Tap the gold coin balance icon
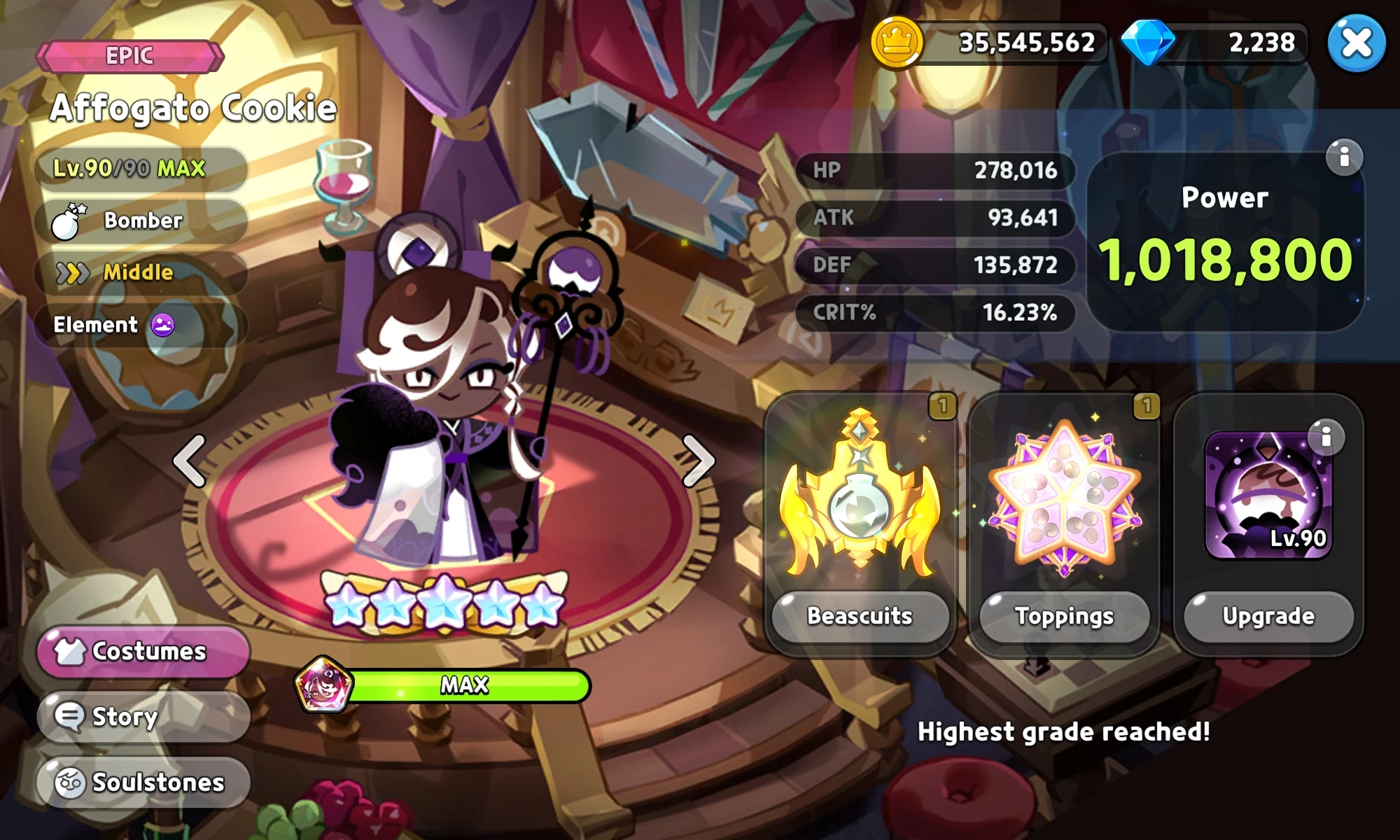Image resolution: width=1400 pixels, height=840 pixels. click(897, 42)
